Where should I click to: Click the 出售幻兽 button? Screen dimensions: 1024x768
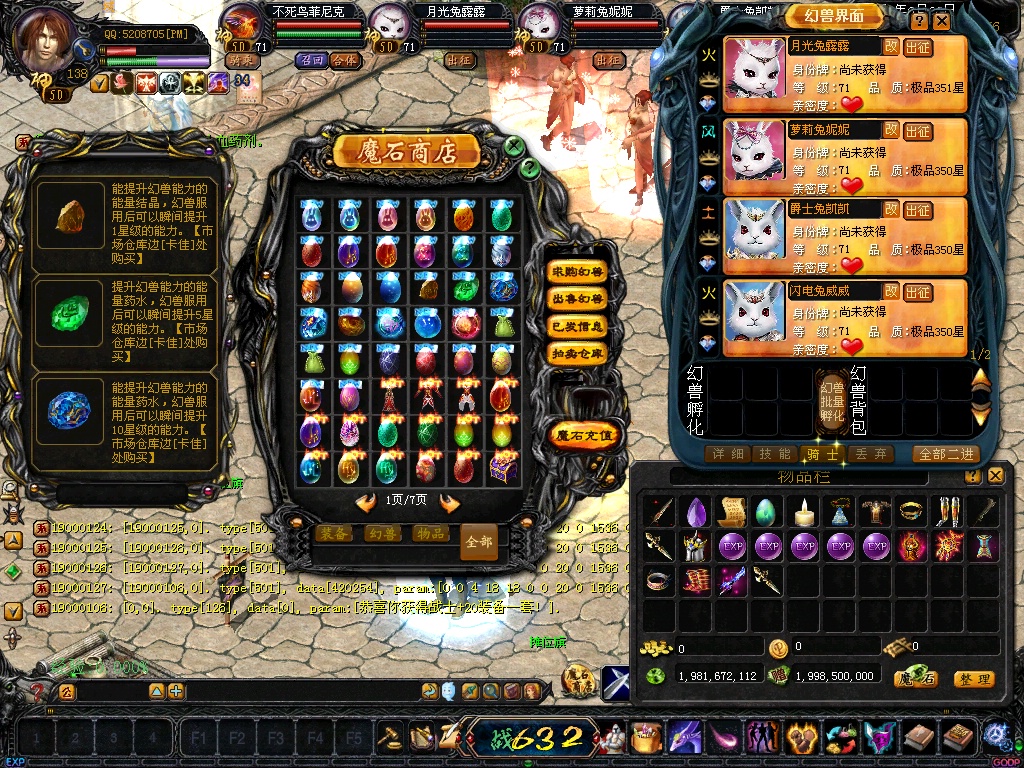(578, 299)
